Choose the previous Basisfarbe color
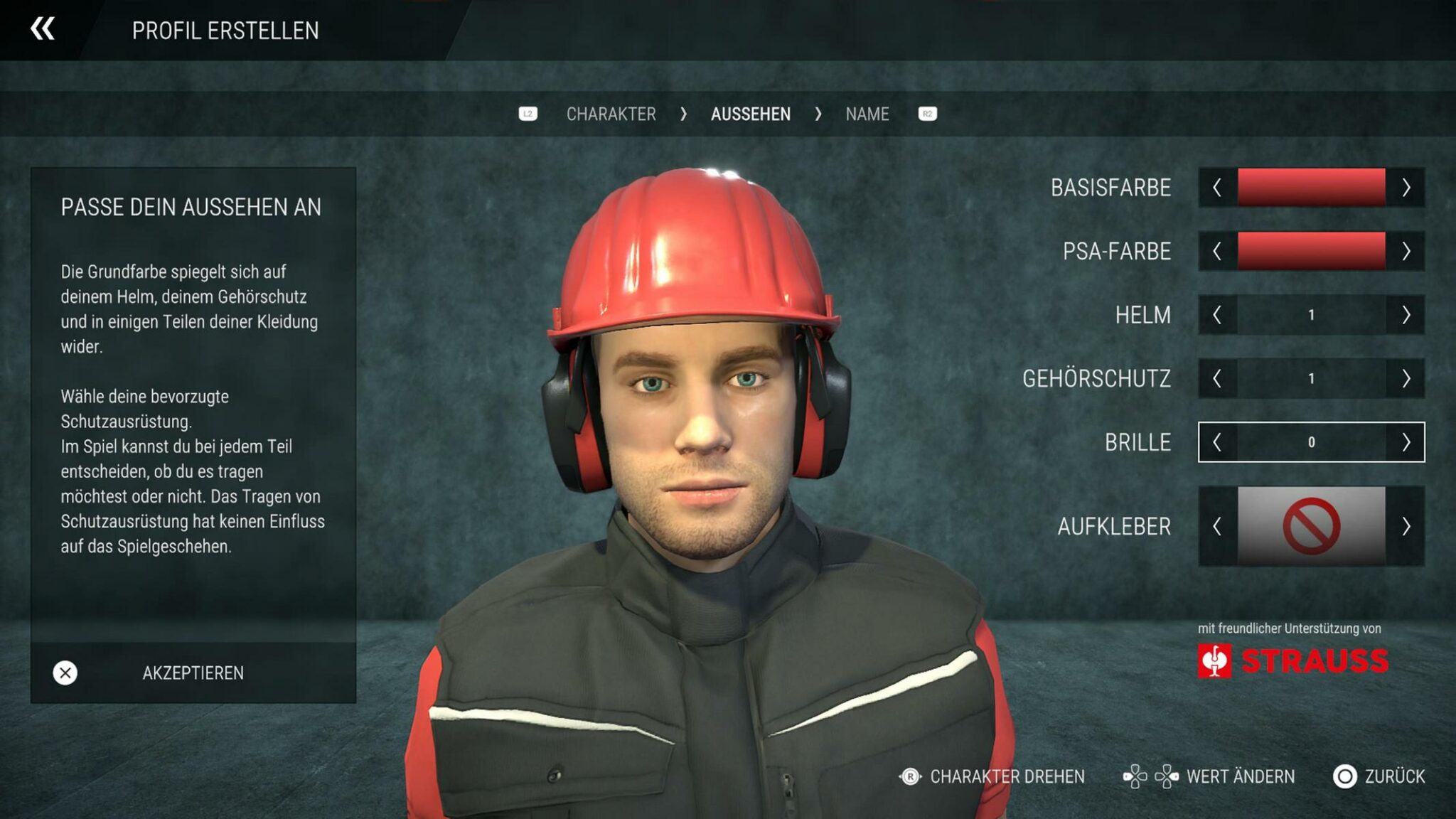Viewport: 1456px width, 819px height. click(1217, 188)
